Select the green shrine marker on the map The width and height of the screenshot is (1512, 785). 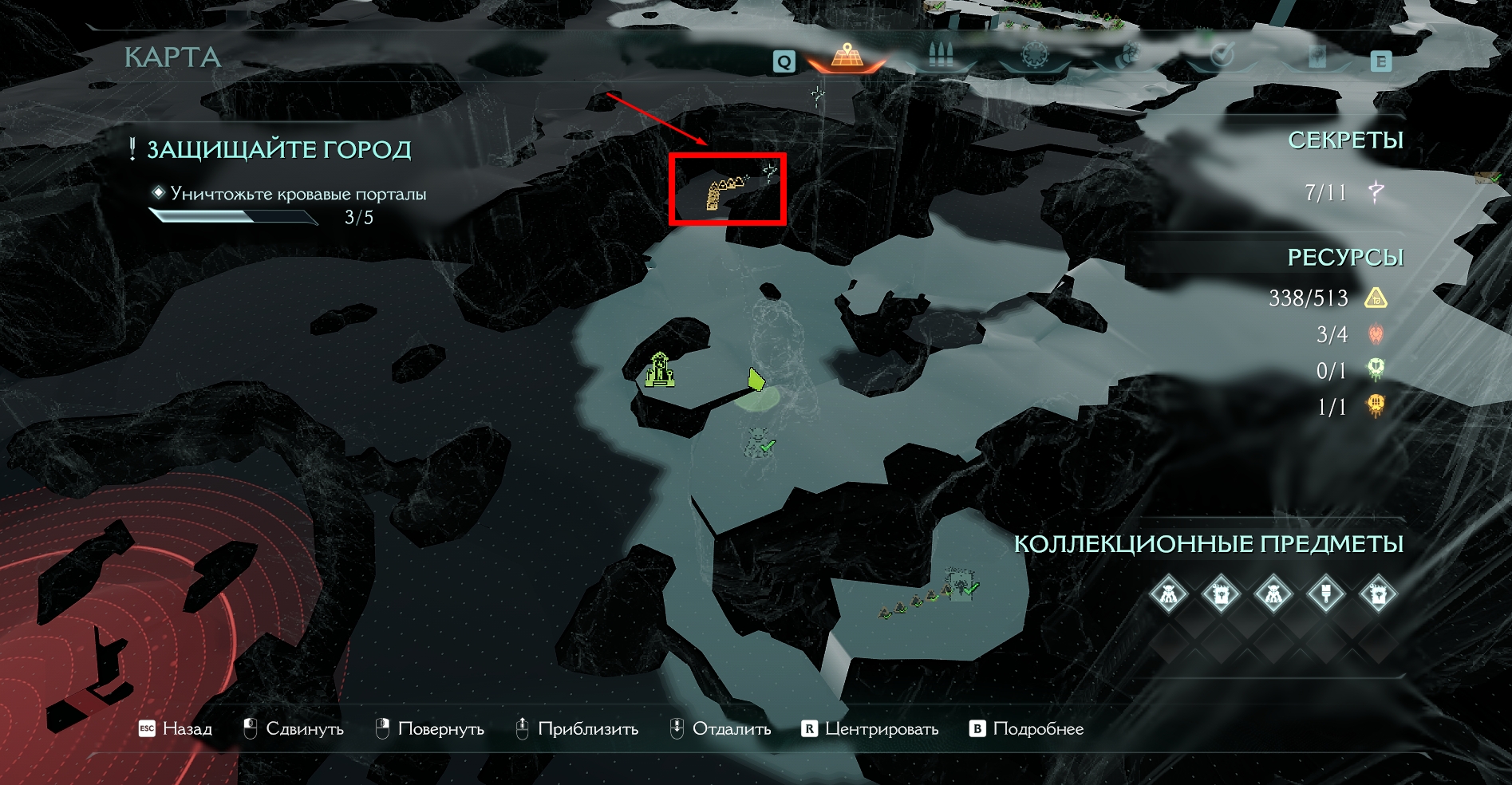660,370
